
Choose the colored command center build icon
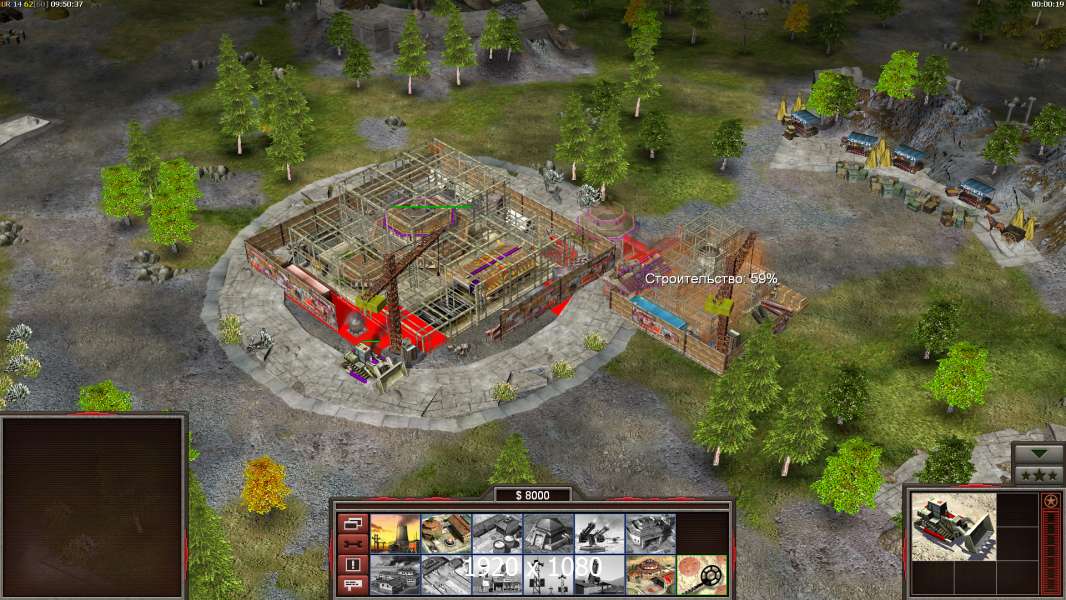click(x=650, y=574)
